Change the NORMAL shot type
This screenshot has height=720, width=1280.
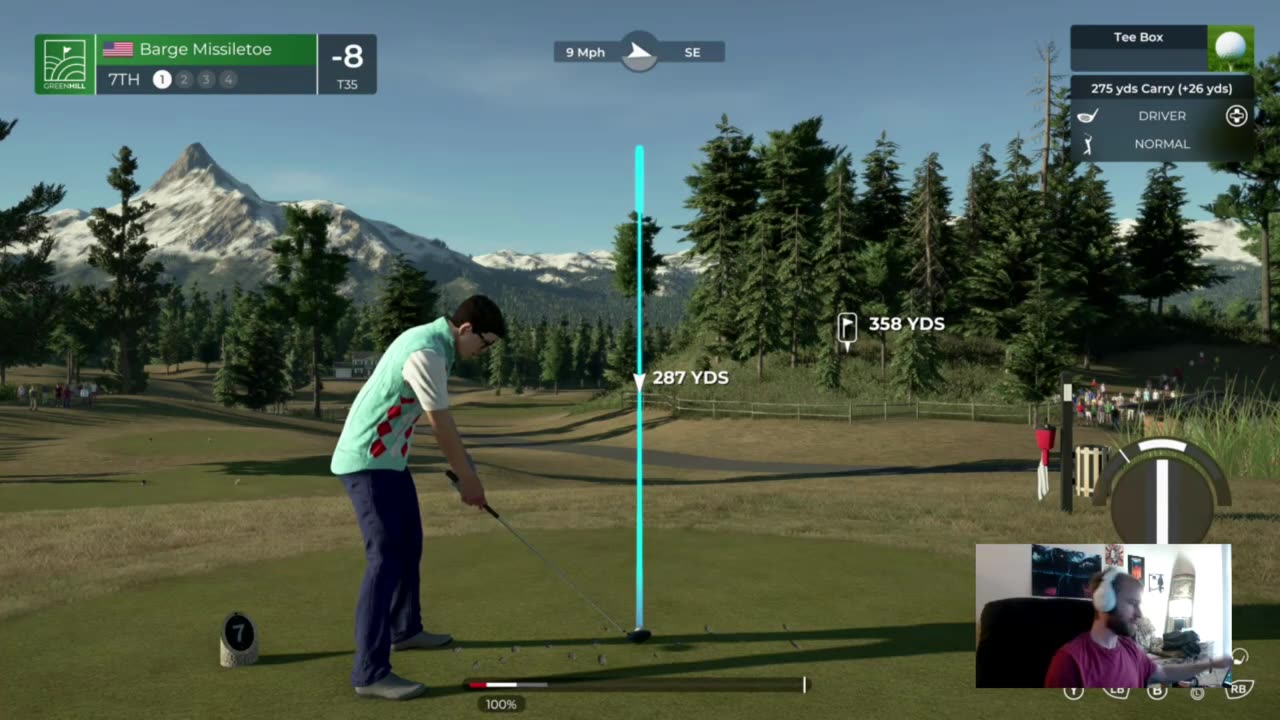coord(1161,144)
